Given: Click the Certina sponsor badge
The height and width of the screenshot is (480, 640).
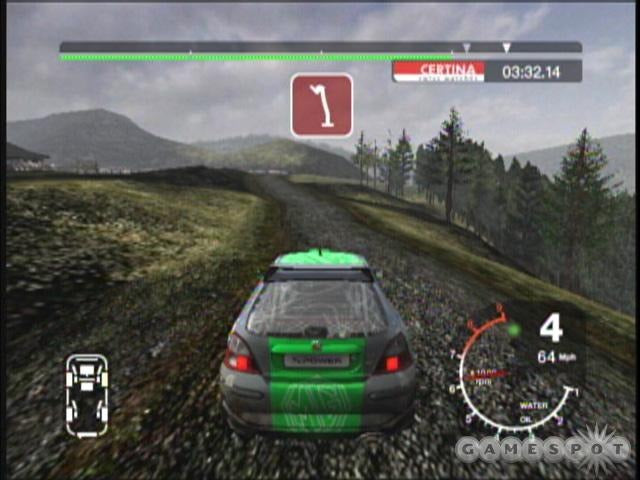Looking at the screenshot, I should click(x=439, y=70).
